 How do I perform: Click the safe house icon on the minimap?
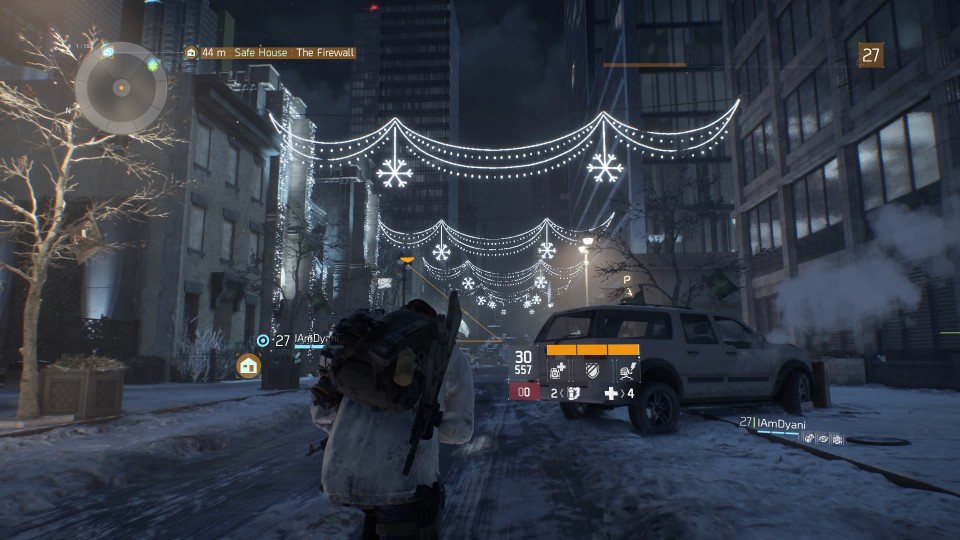pyautogui.click(x=107, y=51)
